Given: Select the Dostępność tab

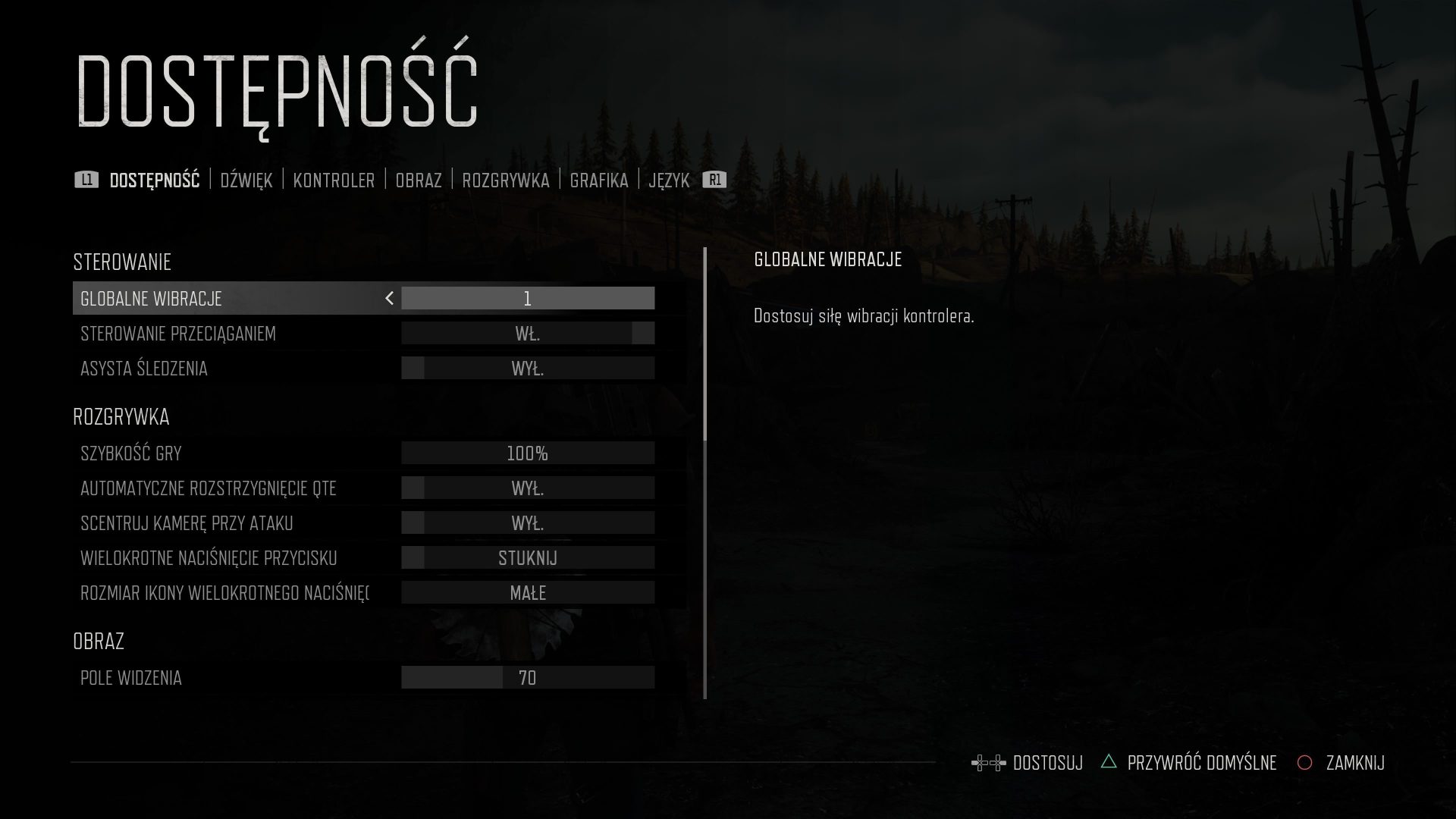Looking at the screenshot, I should tap(154, 180).
